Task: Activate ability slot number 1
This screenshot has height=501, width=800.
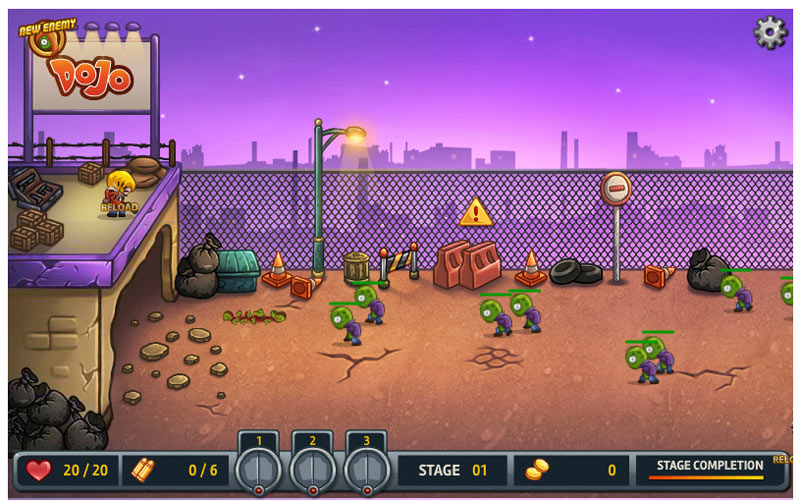Action: click(x=259, y=467)
